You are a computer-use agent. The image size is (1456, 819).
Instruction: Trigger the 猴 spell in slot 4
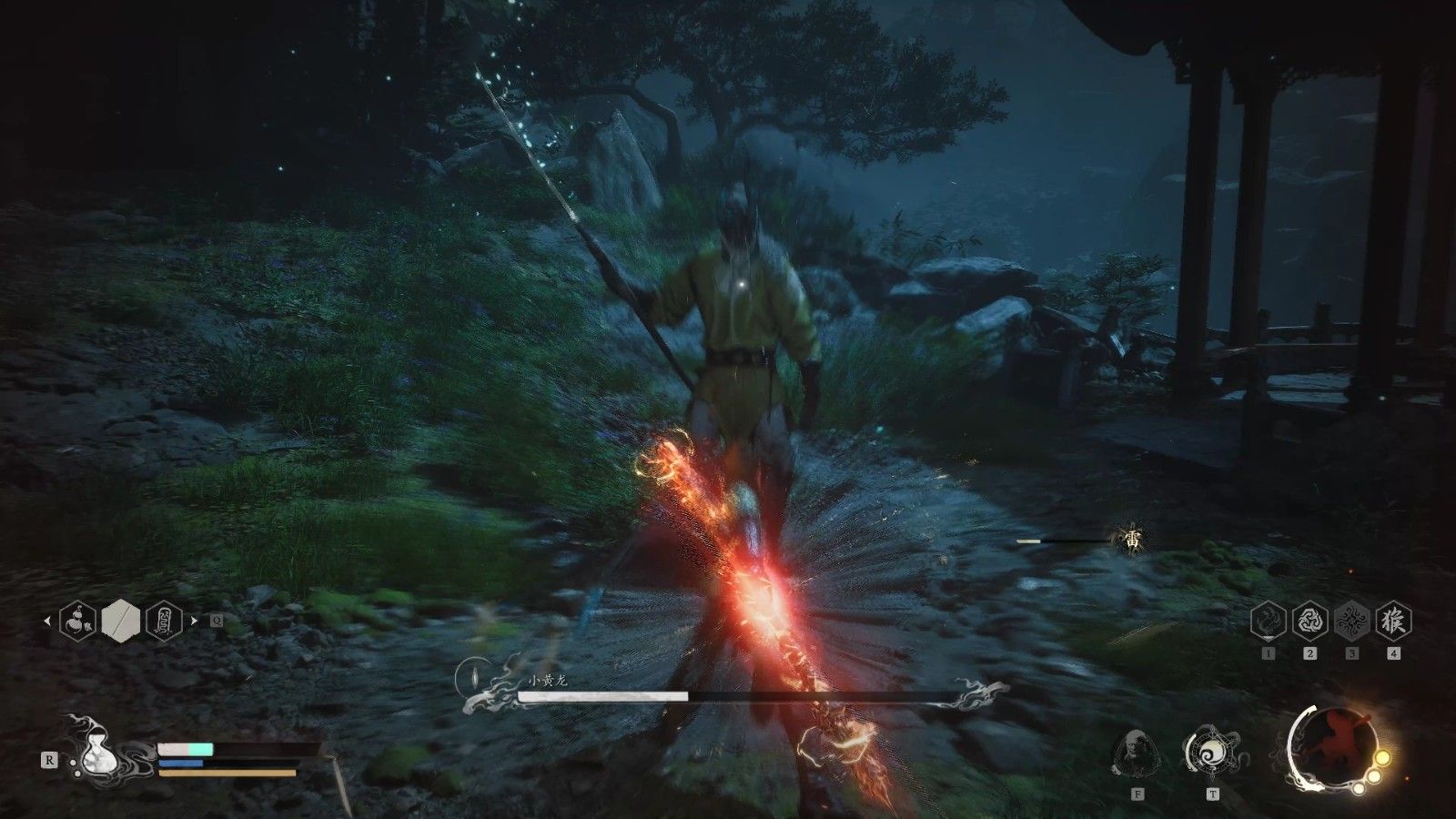coord(1393,622)
